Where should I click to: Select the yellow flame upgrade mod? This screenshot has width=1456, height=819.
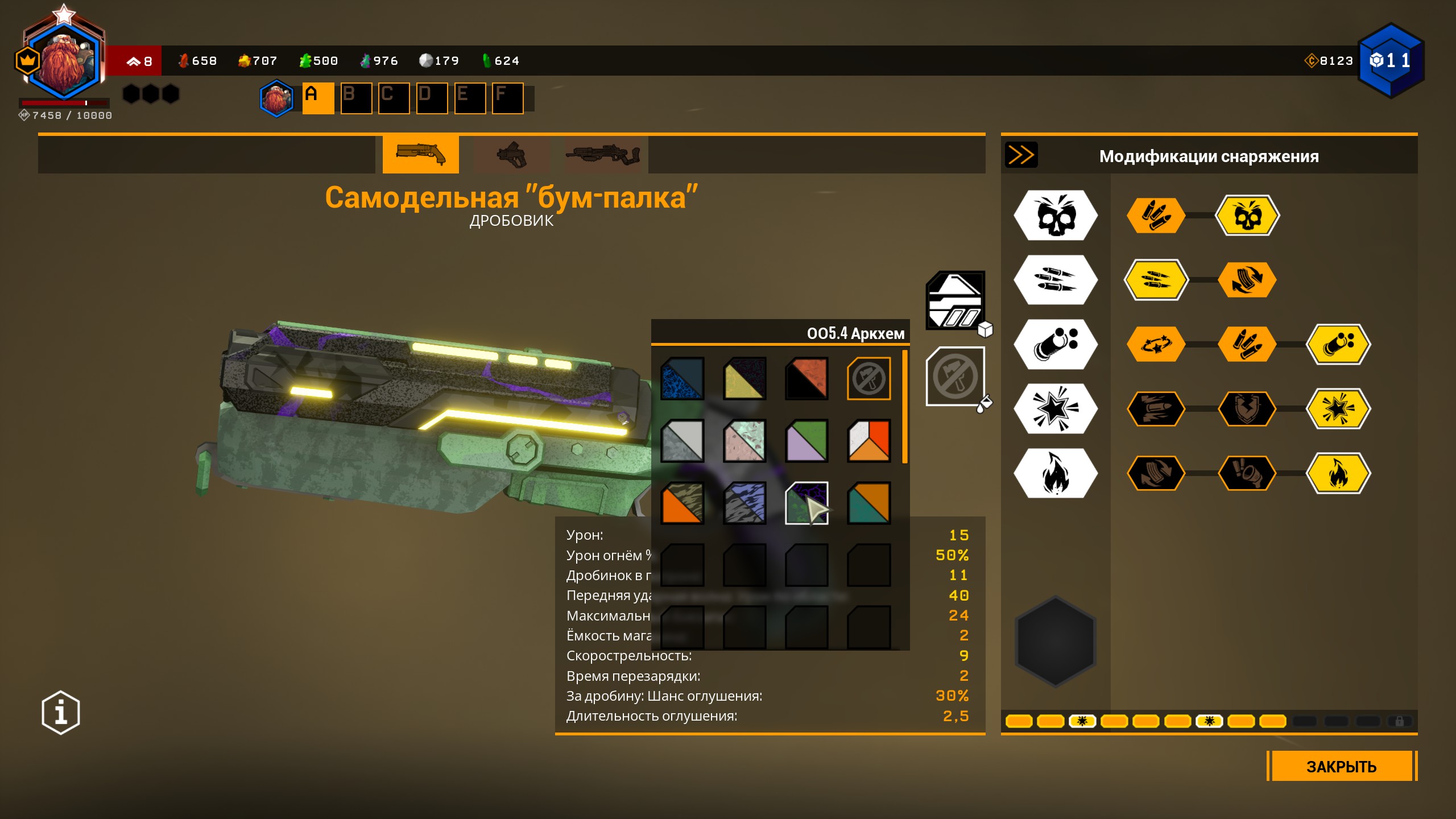tap(1338, 473)
